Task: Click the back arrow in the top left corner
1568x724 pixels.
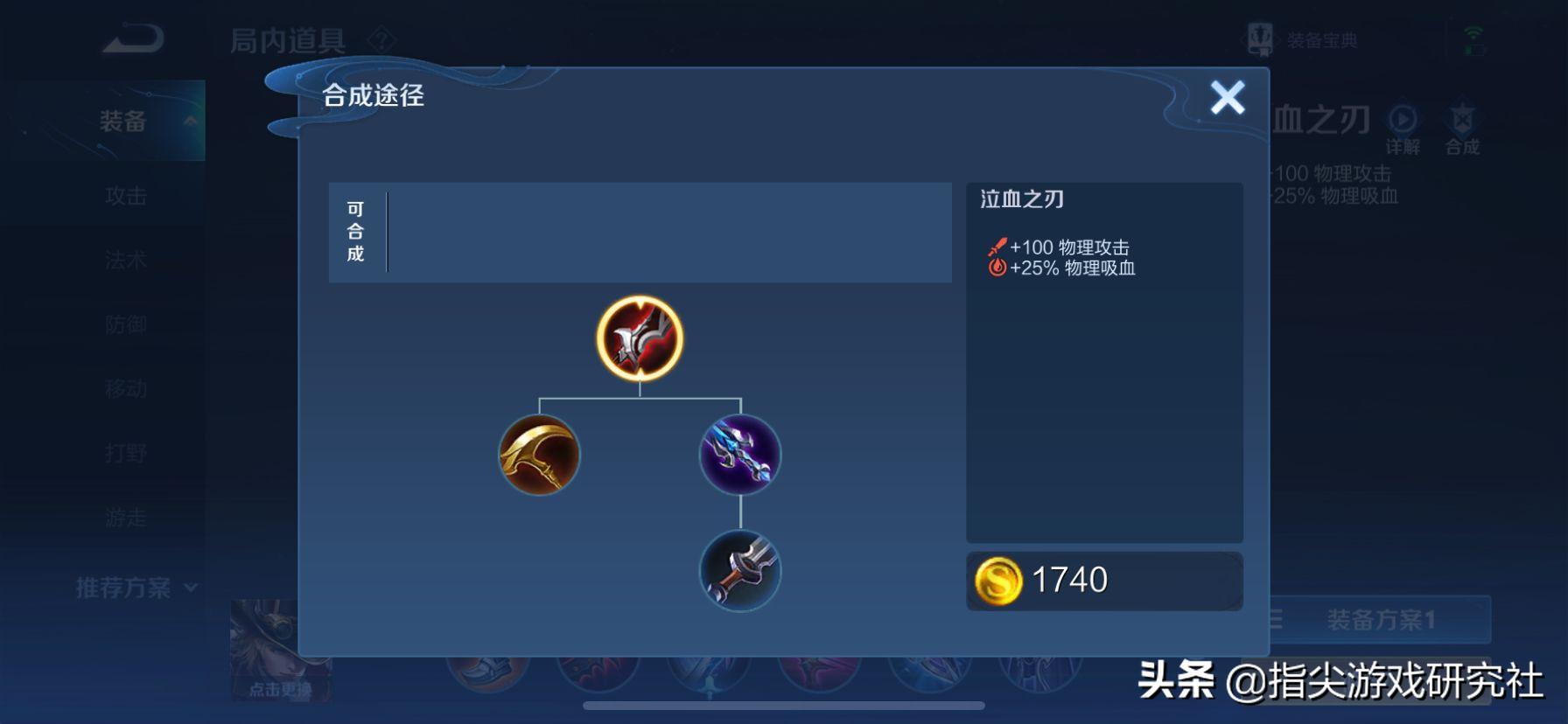Action: [131, 39]
